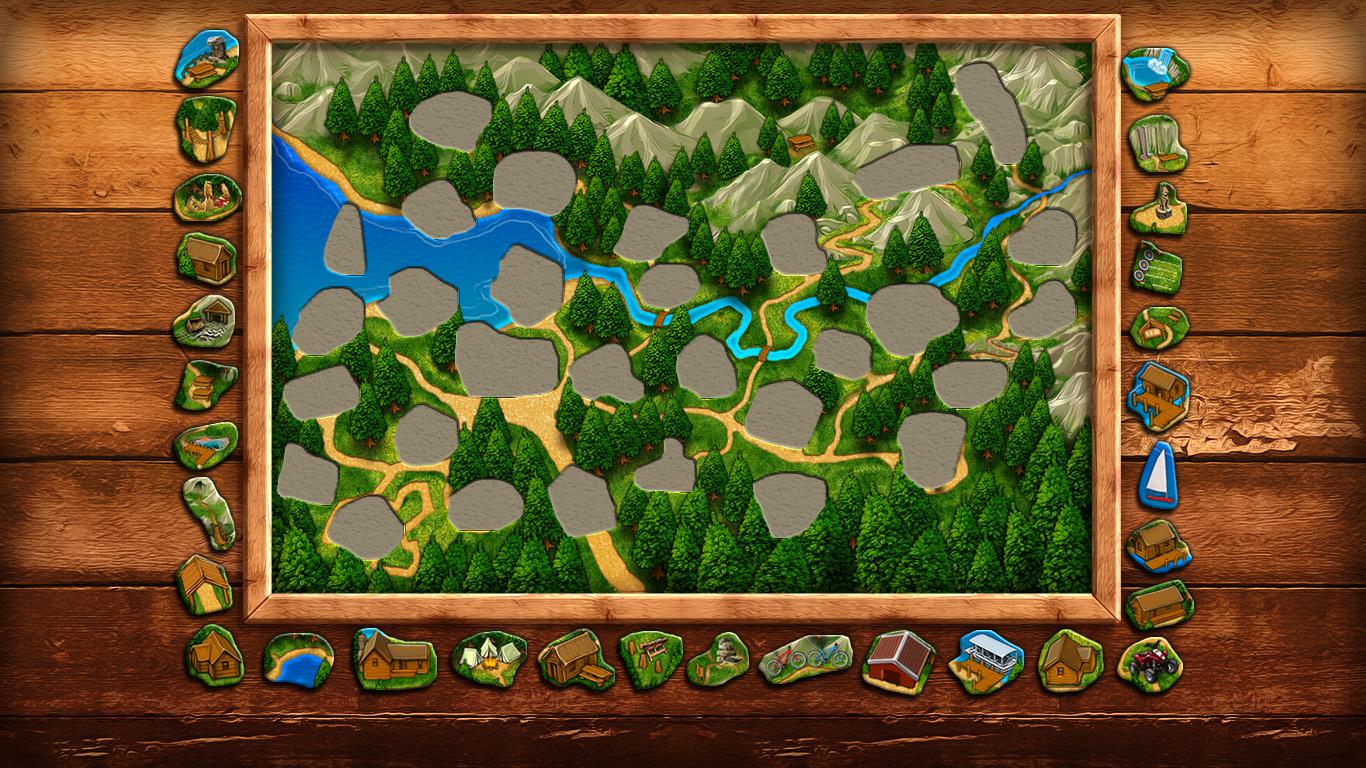
Task: Choose the statue on pedestal piece
Action: pyautogui.click(x=1159, y=208)
